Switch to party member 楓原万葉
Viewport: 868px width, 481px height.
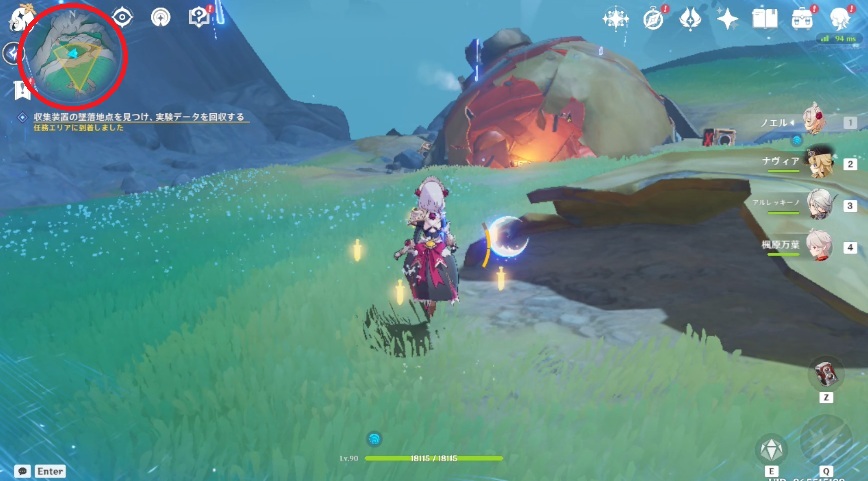pyautogui.click(x=810, y=246)
